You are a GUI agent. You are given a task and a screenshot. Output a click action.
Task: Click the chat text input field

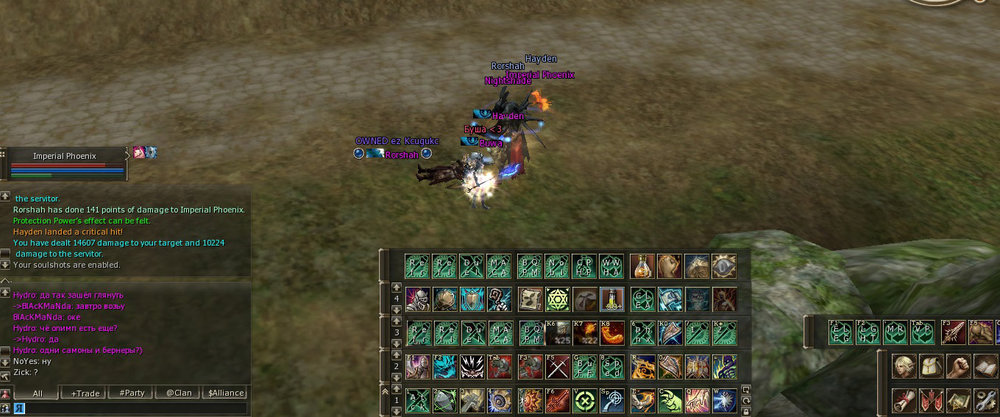point(125,408)
